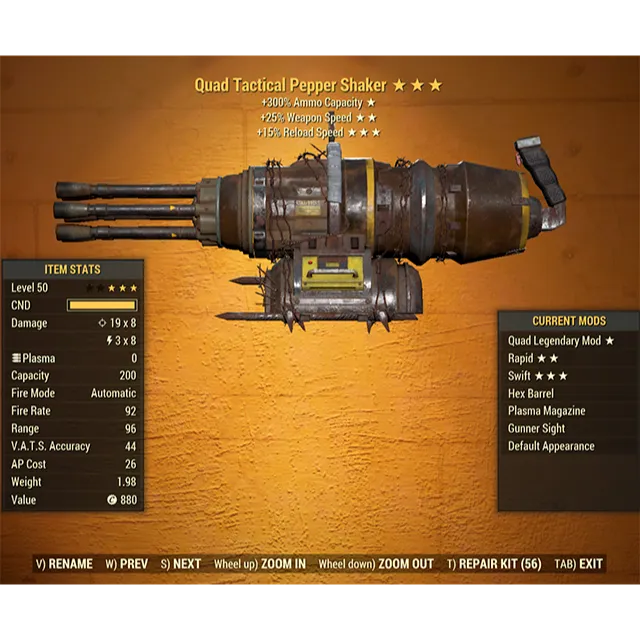
Task: Exit the weapon inspection screen
Action: pos(580,564)
